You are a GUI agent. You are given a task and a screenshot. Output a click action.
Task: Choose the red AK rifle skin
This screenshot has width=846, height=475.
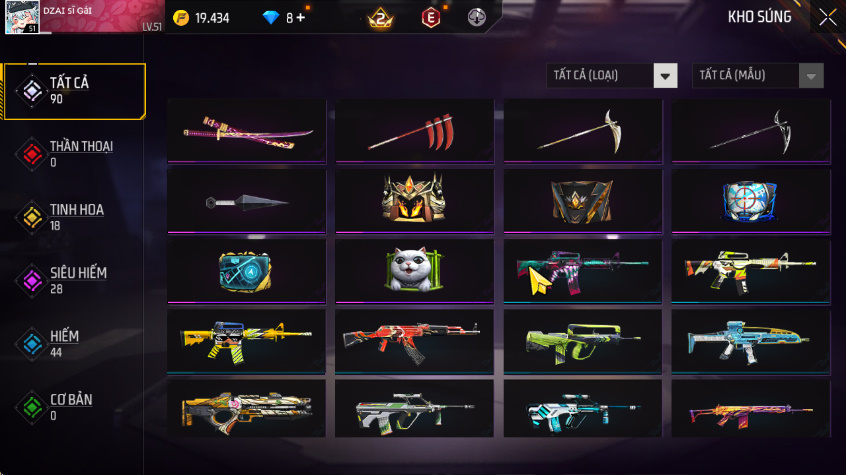coord(414,341)
